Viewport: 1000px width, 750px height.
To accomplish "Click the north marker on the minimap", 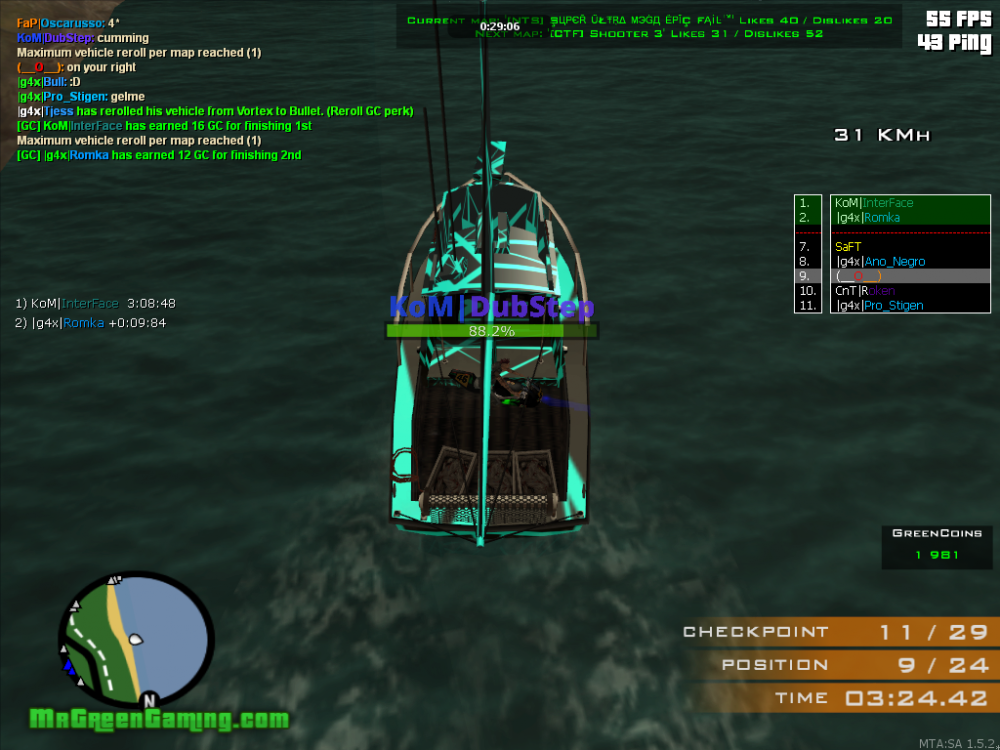I will (x=149, y=700).
